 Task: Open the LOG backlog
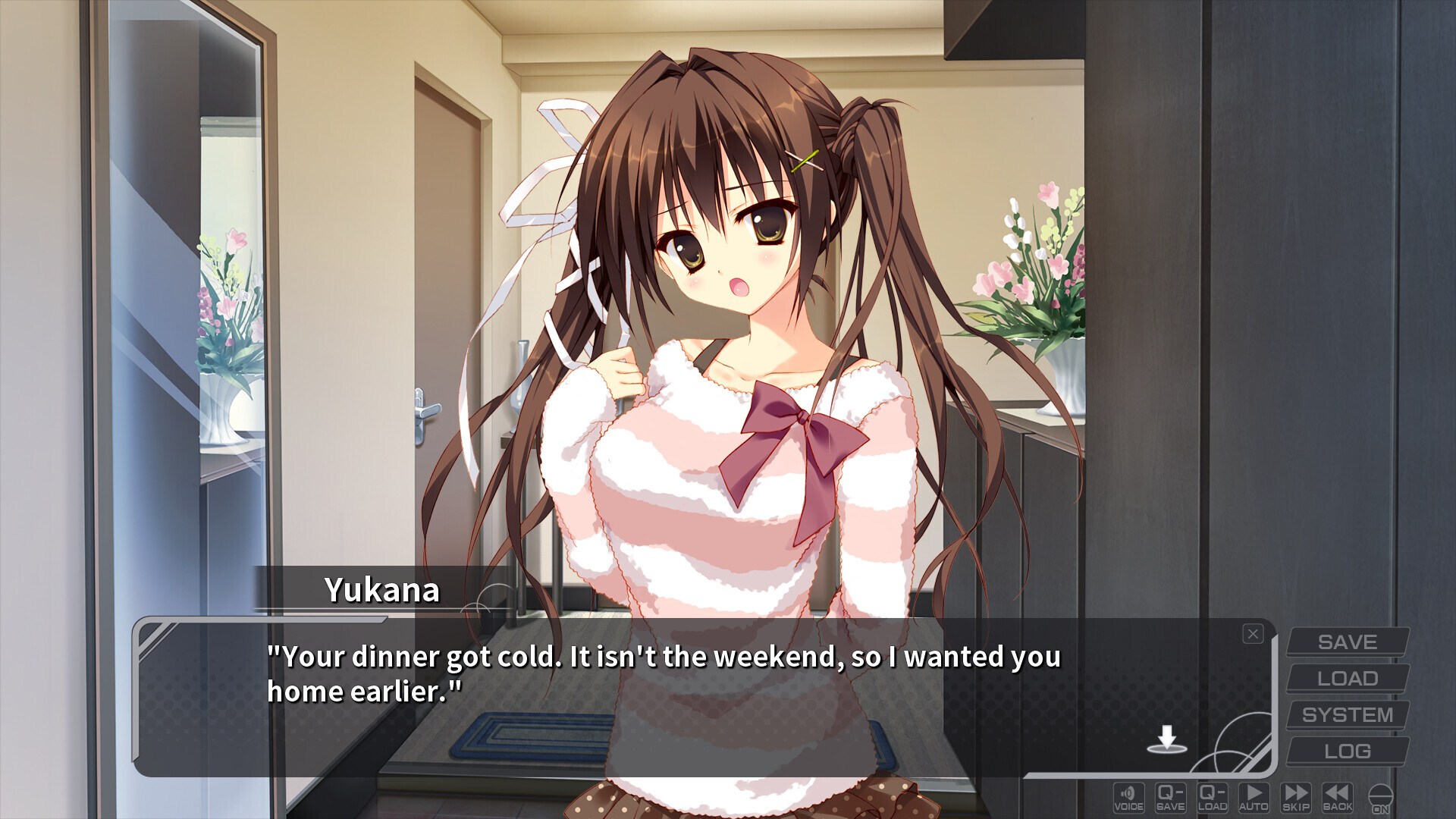pos(1348,751)
